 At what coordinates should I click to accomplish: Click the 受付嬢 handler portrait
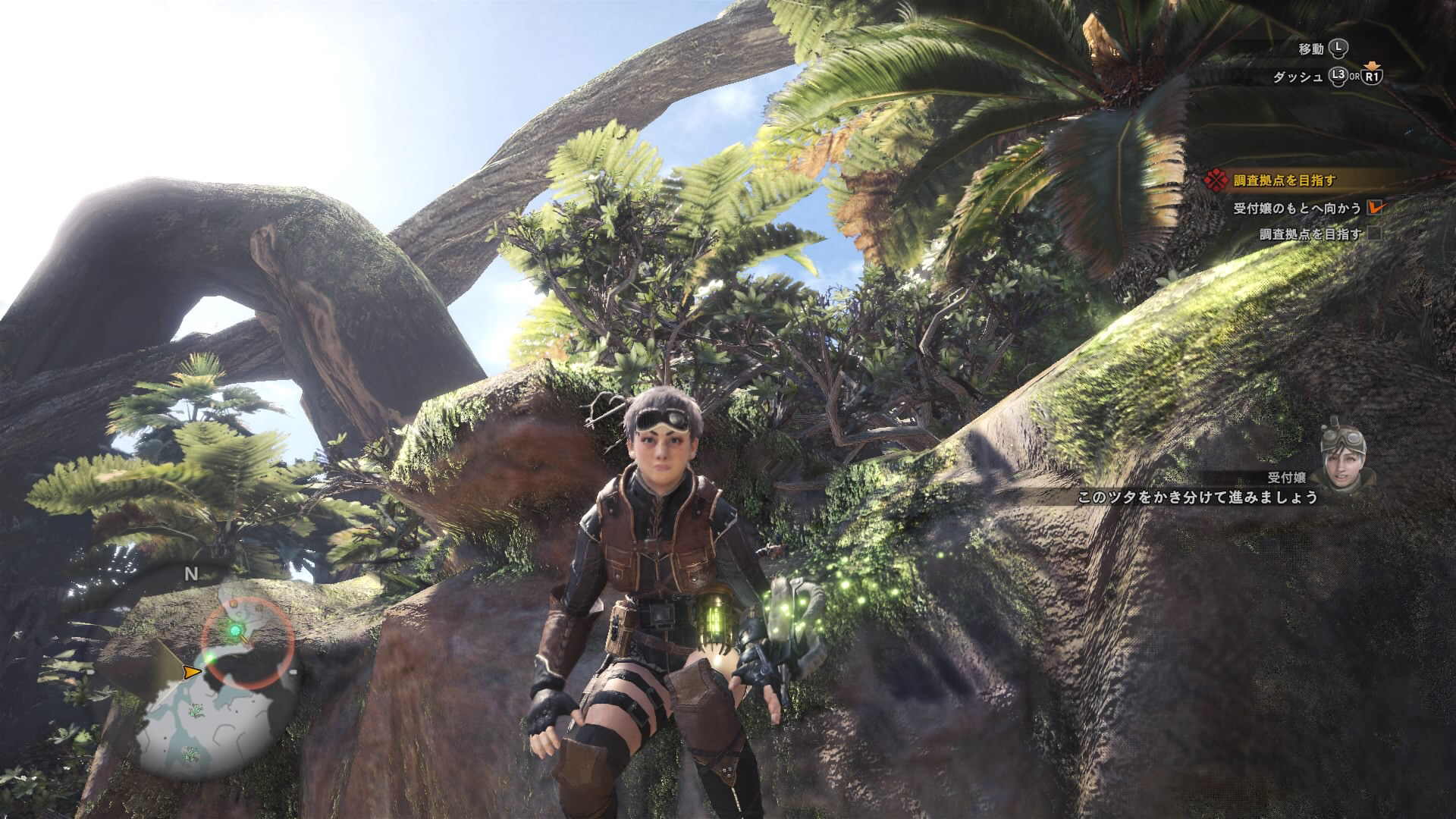(1344, 463)
